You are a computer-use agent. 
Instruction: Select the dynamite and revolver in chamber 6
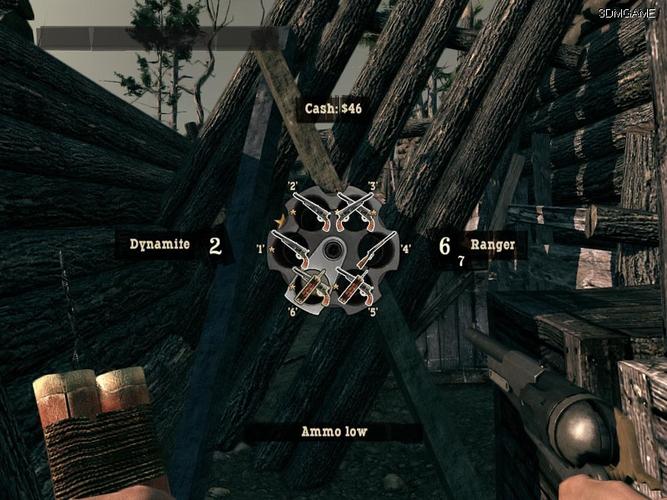pos(308,286)
